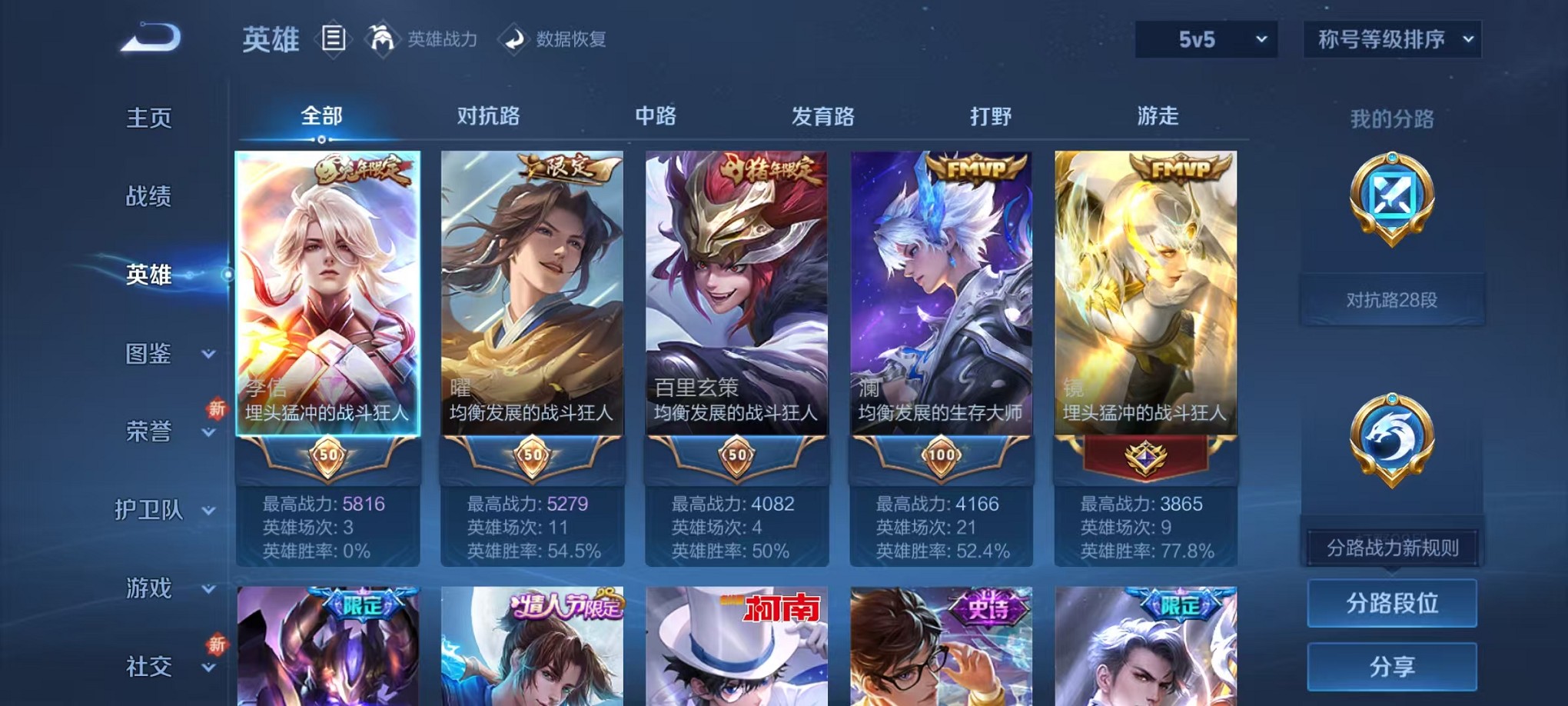Screen dimensions: 1568x706
Task: Click the 分路段位 button
Action: [1392, 603]
